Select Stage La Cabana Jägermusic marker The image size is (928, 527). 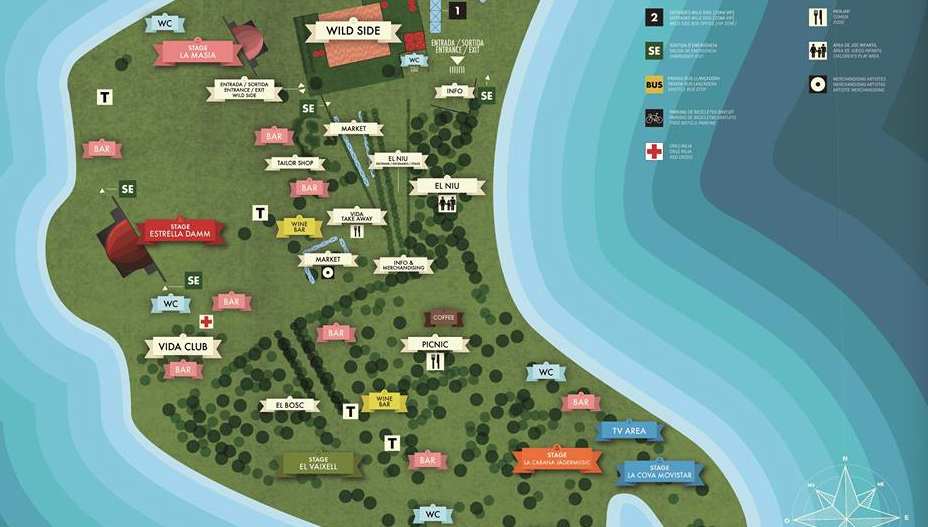(x=558, y=459)
